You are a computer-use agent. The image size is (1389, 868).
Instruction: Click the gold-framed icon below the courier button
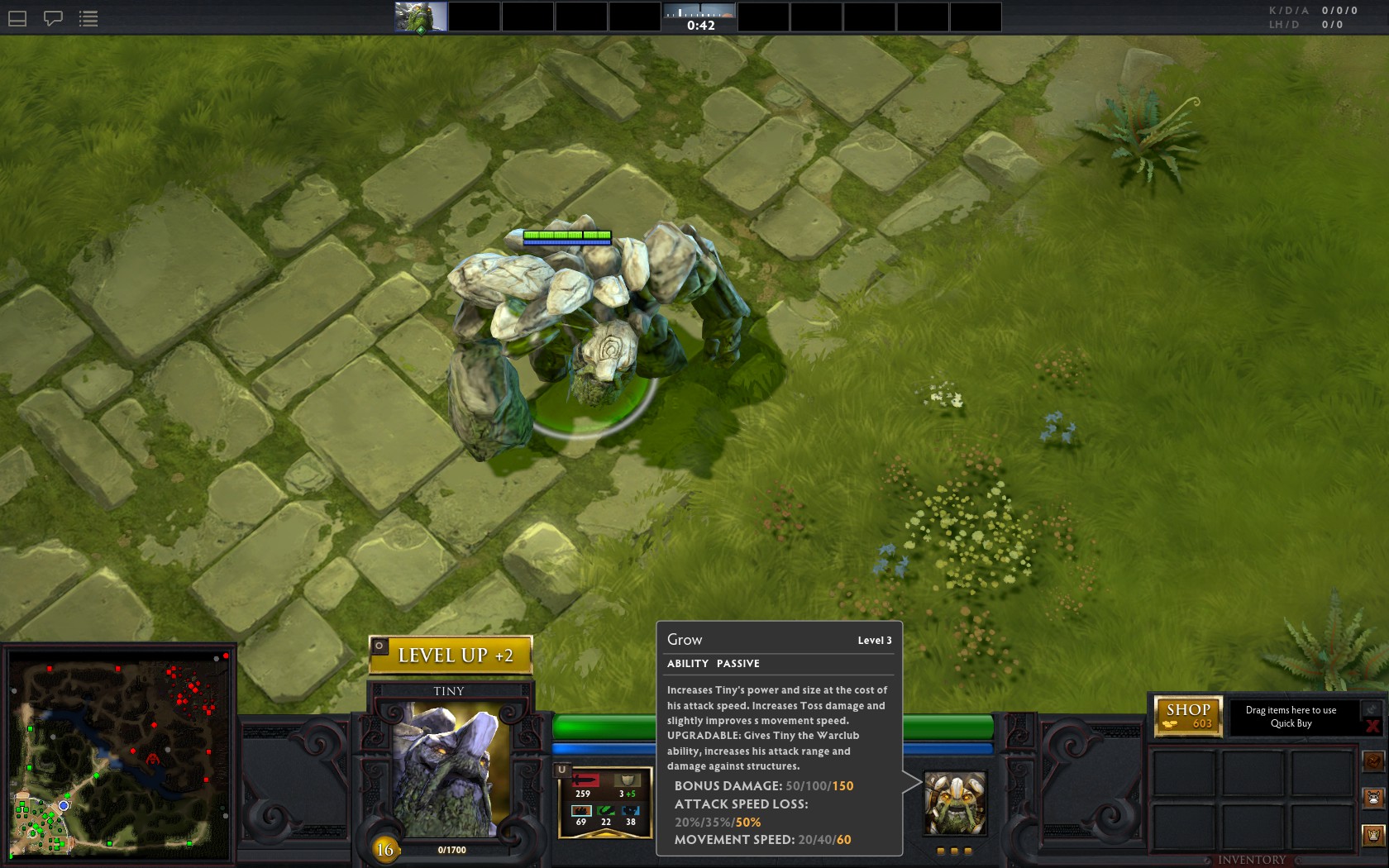point(1373,835)
